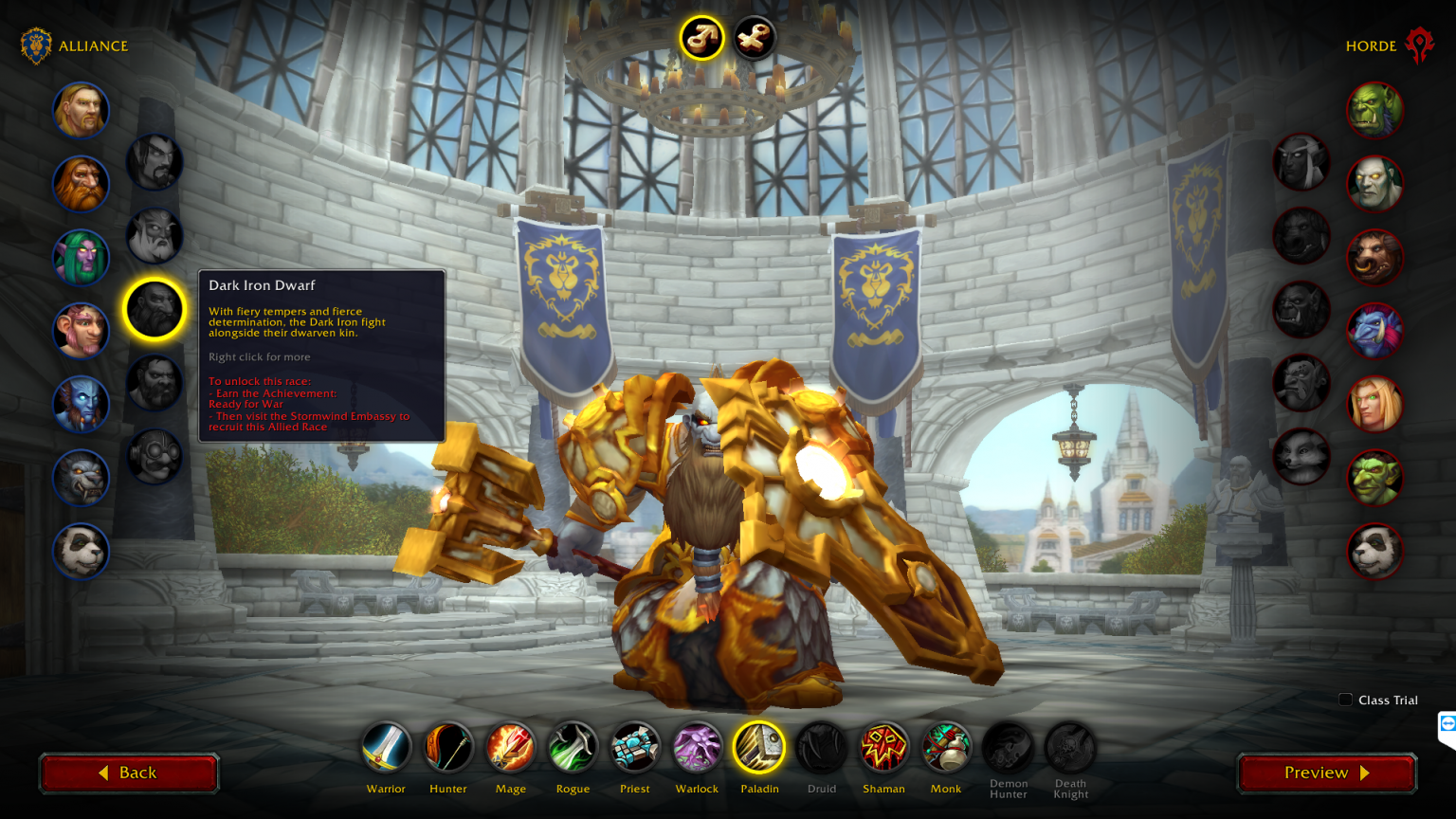Choose the Alliance Pandaren race portrait
This screenshot has width=1456, height=819.
[81, 551]
